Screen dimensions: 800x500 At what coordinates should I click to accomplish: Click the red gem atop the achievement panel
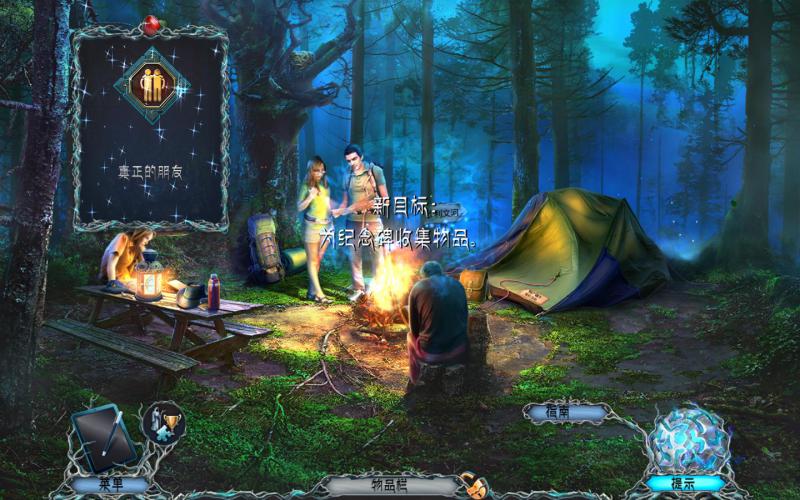(151, 25)
